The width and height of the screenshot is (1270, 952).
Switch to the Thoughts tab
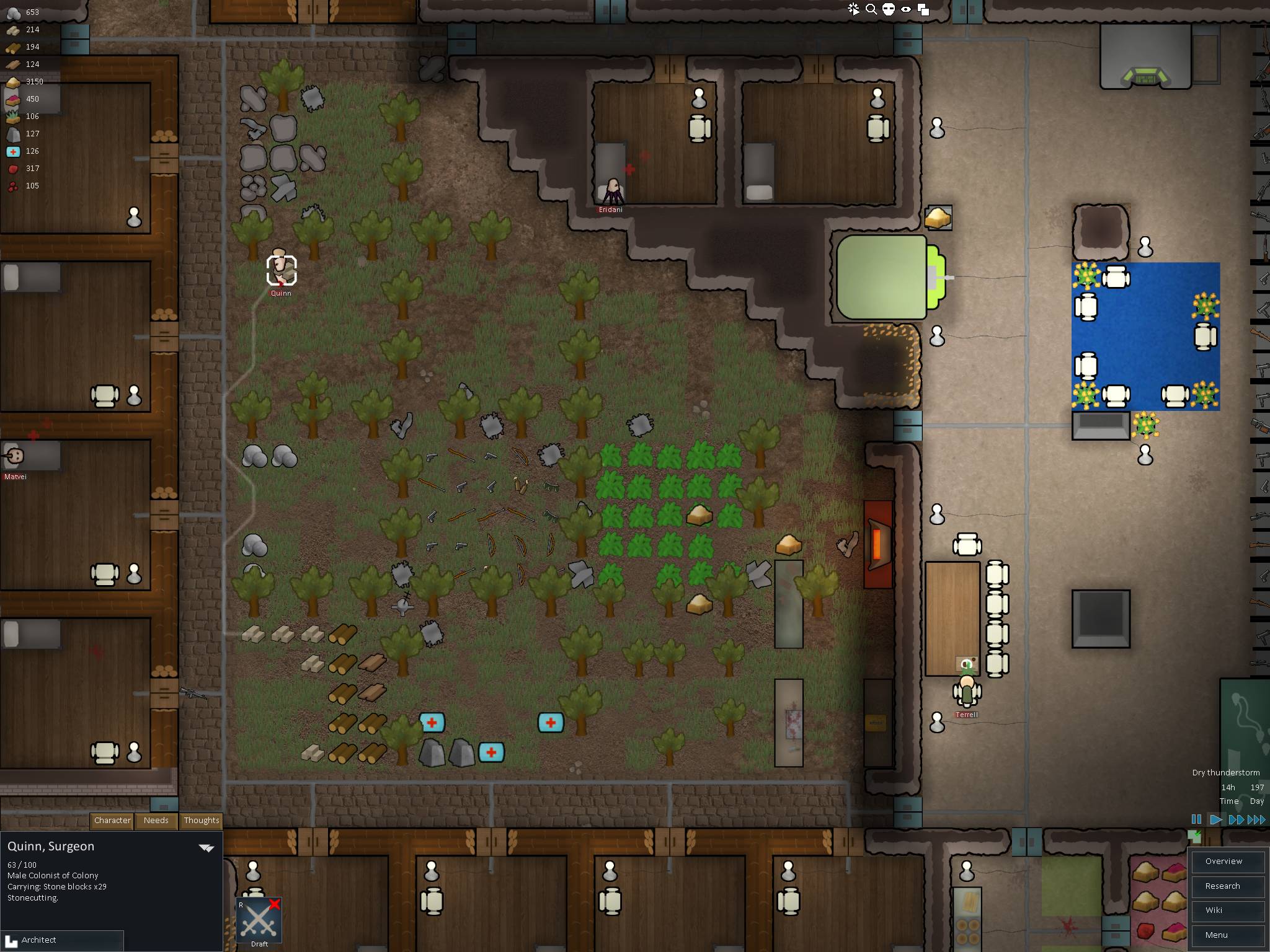click(202, 821)
